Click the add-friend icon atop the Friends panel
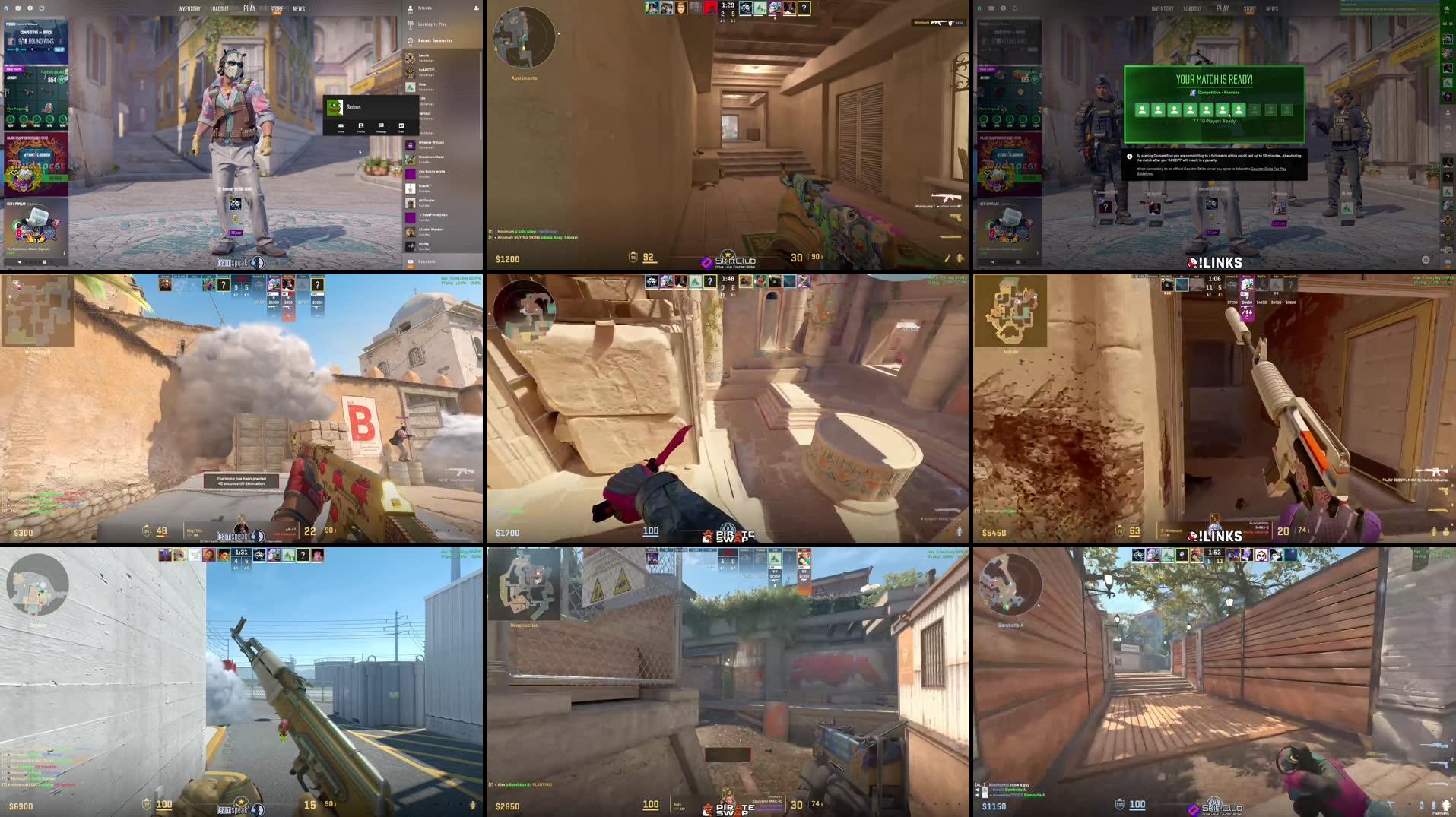1456x817 pixels. click(477, 8)
